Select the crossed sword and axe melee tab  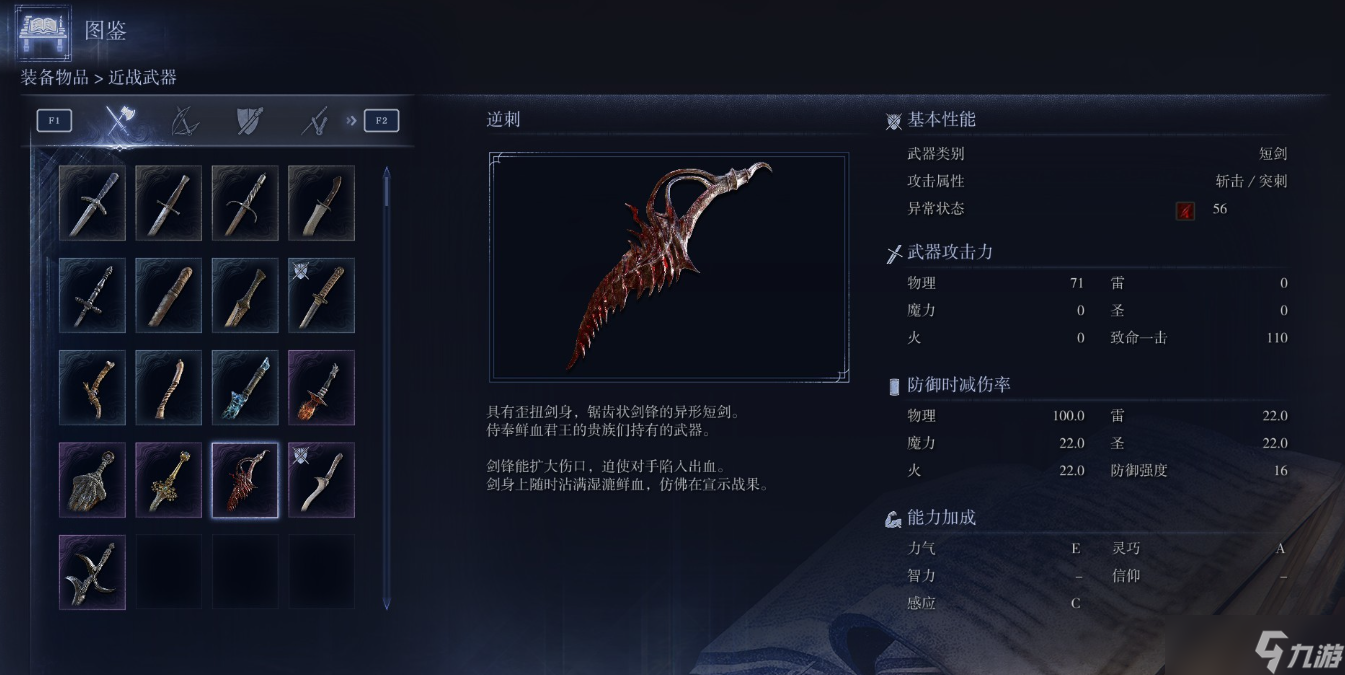(120, 121)
